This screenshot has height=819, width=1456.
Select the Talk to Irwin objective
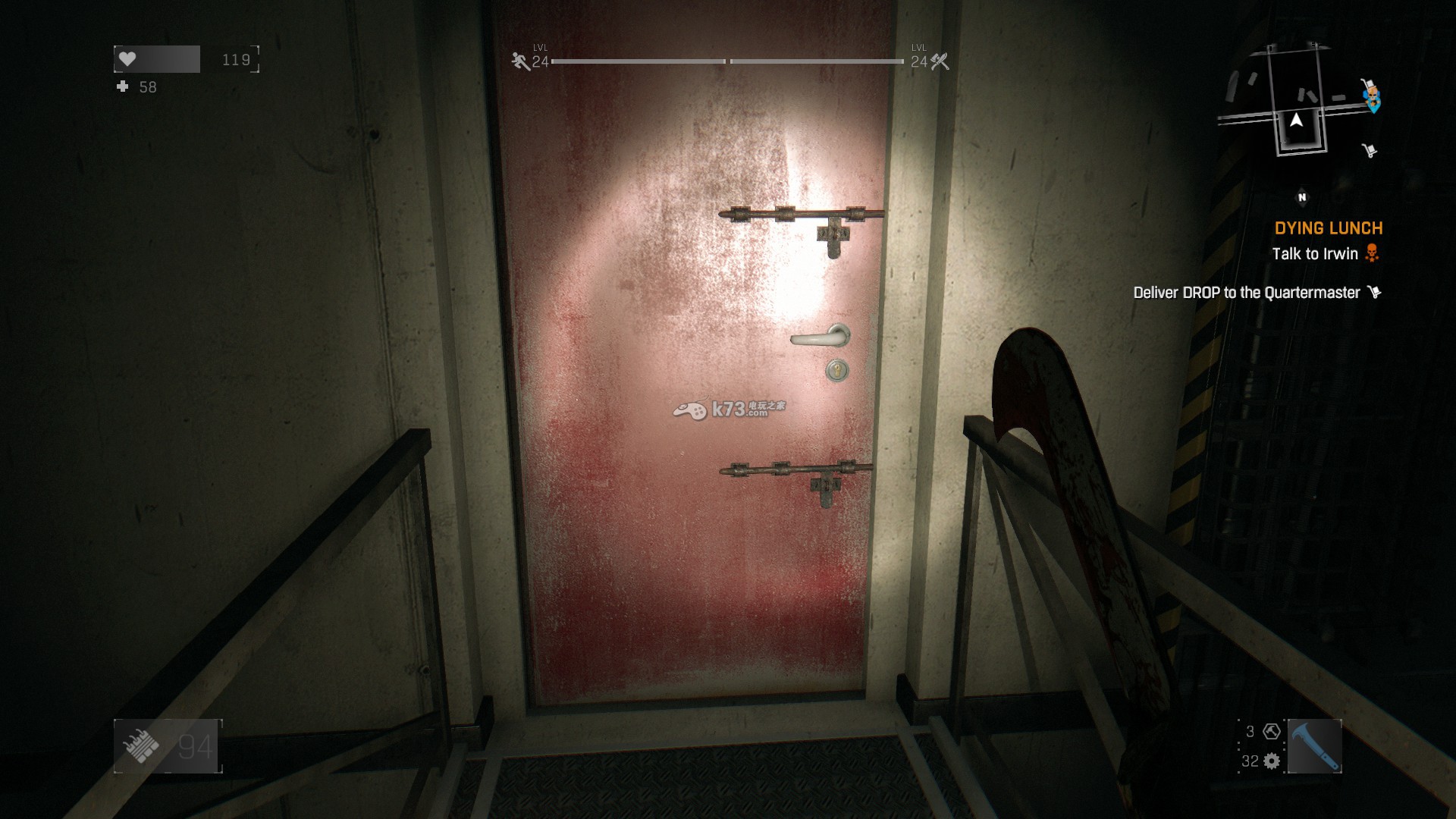(1315, 254)
